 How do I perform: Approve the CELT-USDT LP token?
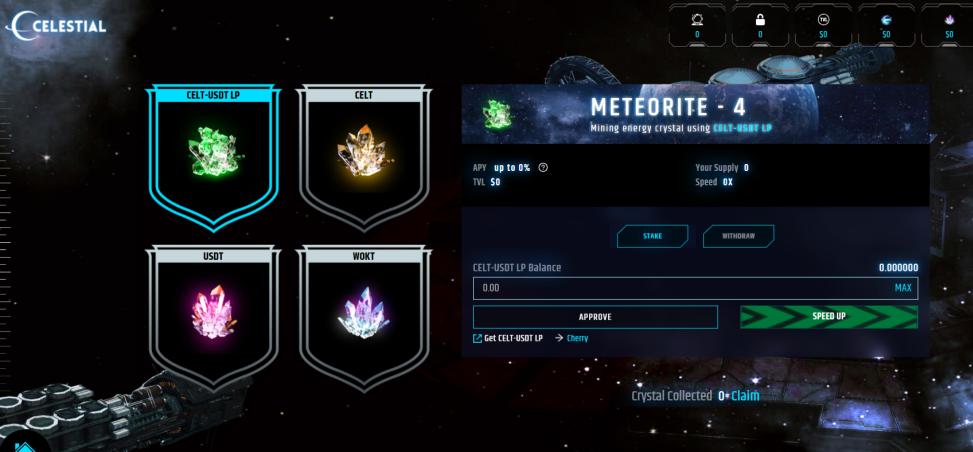coord(595,317)
